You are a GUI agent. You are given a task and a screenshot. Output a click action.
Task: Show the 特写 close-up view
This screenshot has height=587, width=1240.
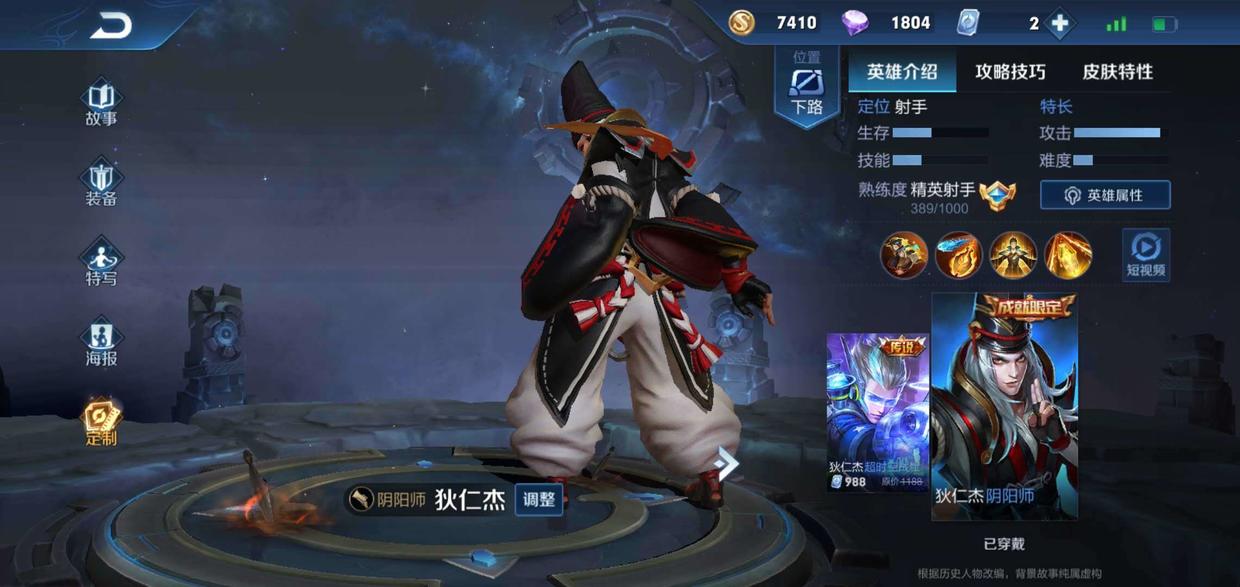[101, 263]
